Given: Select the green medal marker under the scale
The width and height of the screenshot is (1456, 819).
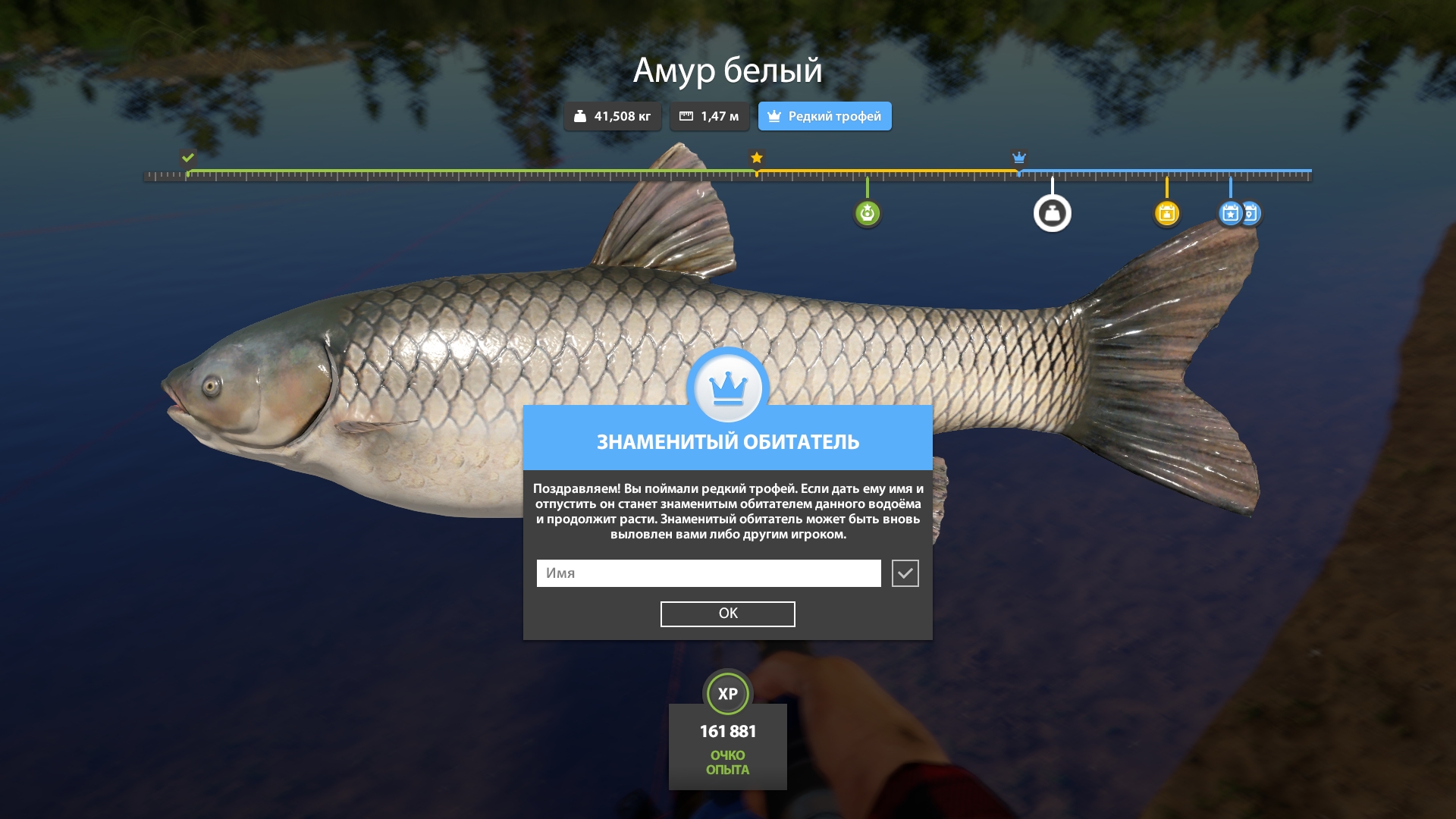Looking at the screenshot, I should (x=867, y=214).
